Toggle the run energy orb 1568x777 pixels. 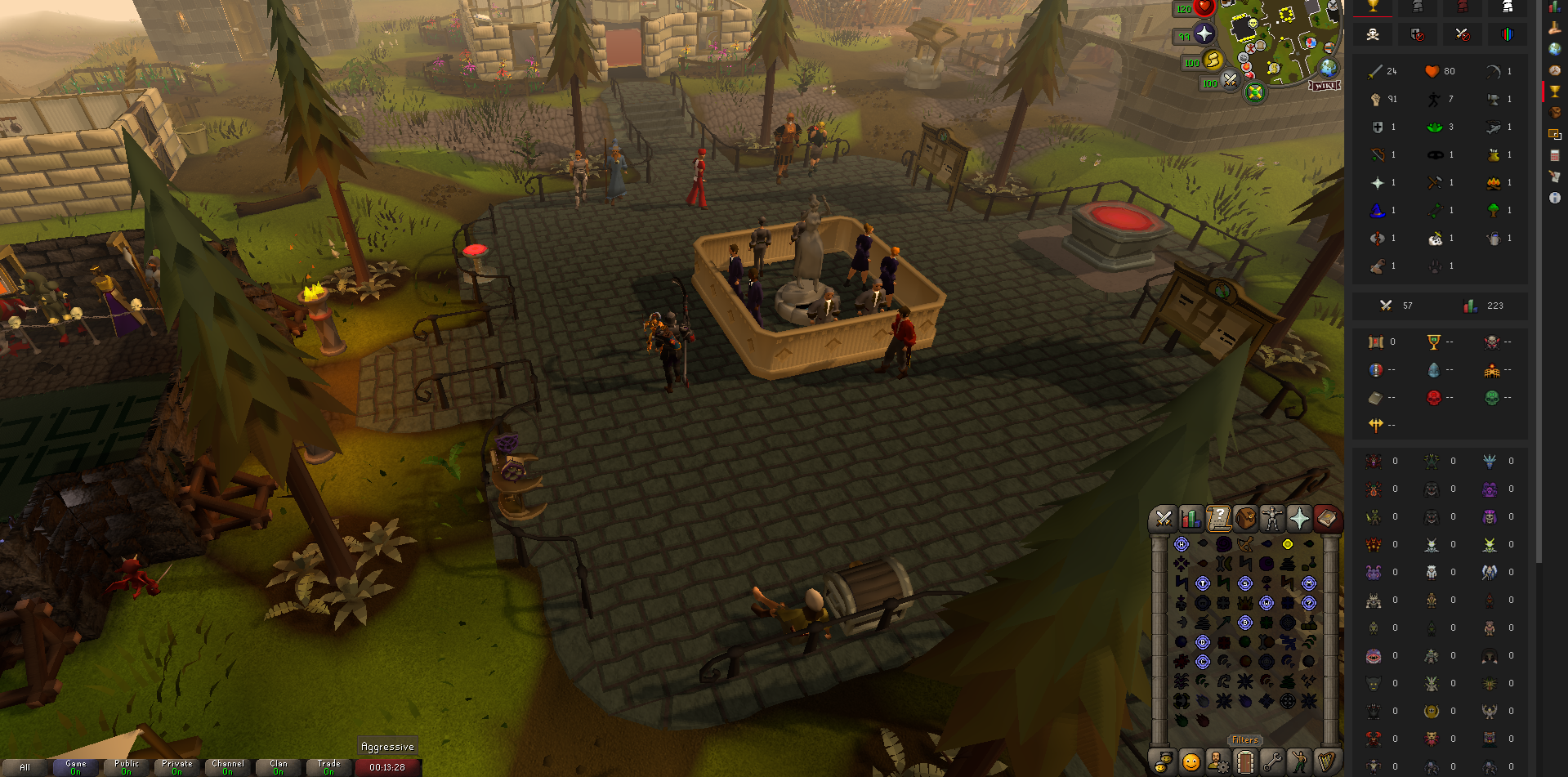click(1214, 60)
